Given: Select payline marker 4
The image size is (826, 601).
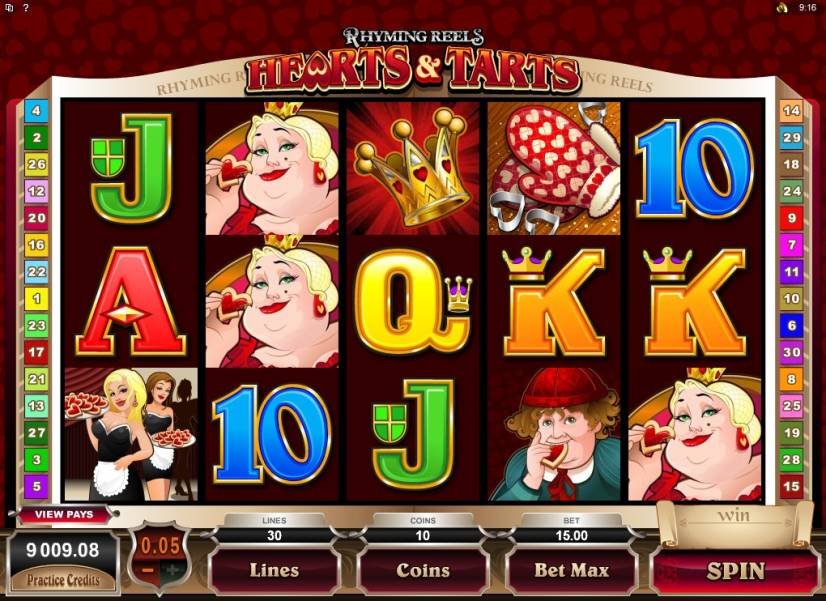Looking at the screenshot, I should pyautogui.click(x=37, y=111).
